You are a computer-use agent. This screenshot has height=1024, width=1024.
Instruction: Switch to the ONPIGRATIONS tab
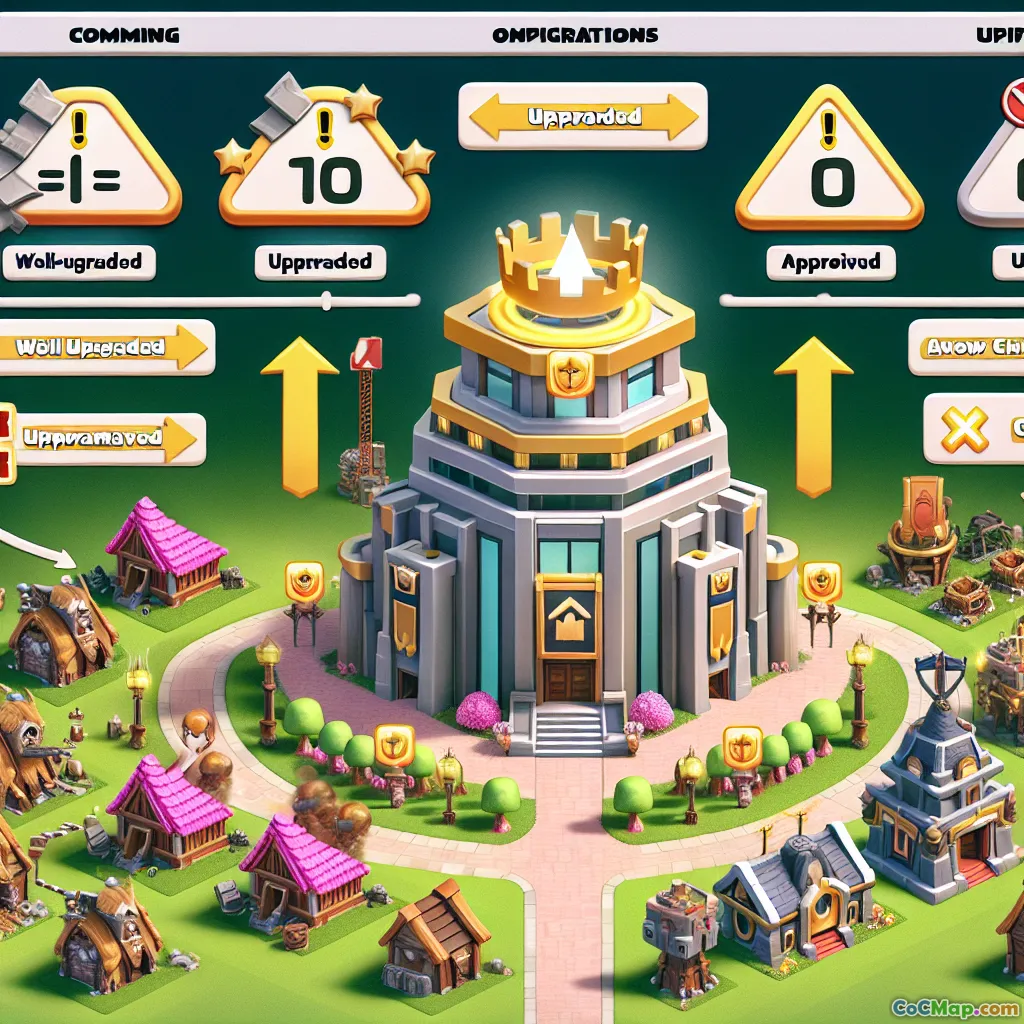coord(575,35)
